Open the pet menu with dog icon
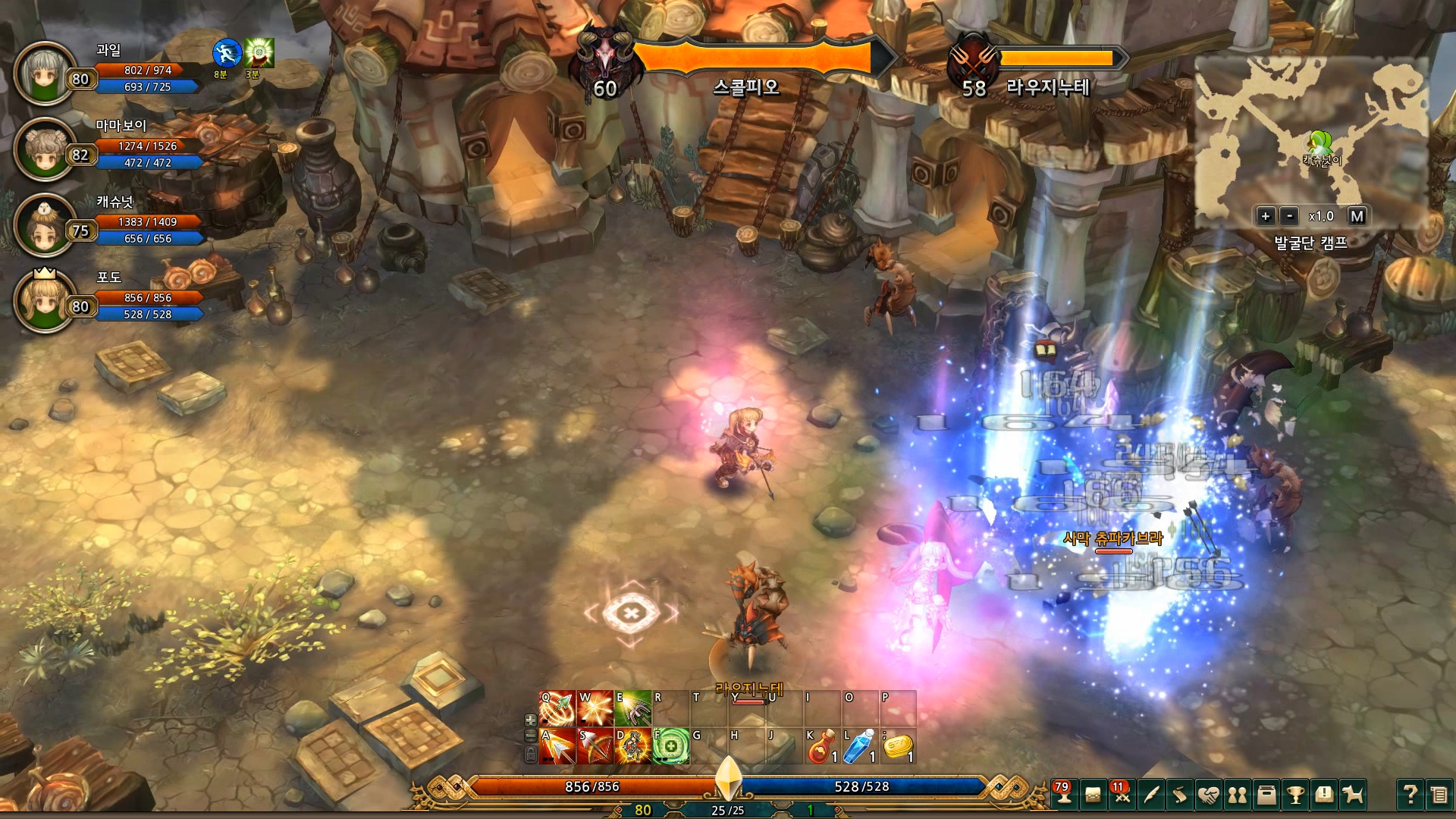 point(1353,795)
